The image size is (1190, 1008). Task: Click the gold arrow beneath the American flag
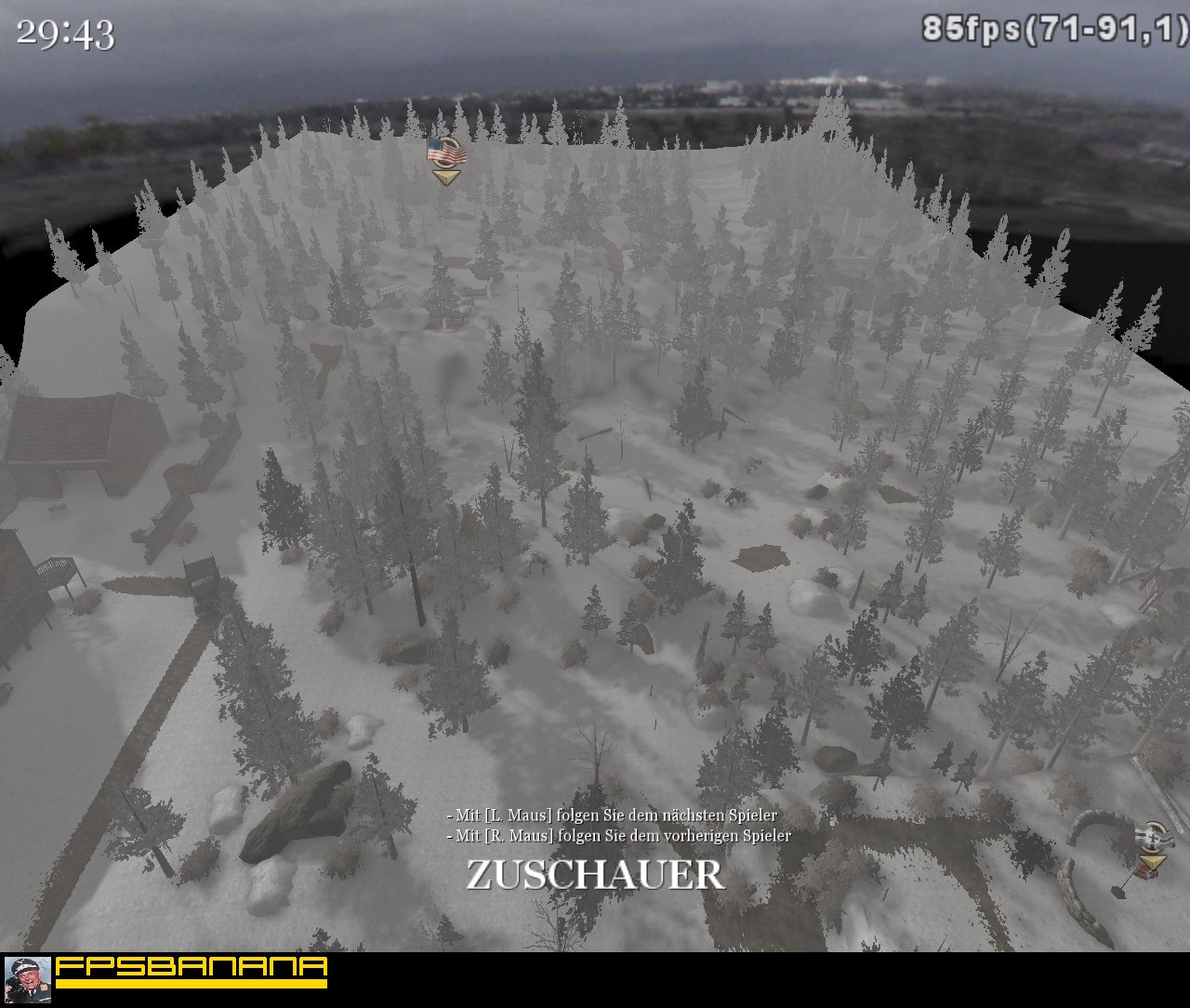(446, 177)
